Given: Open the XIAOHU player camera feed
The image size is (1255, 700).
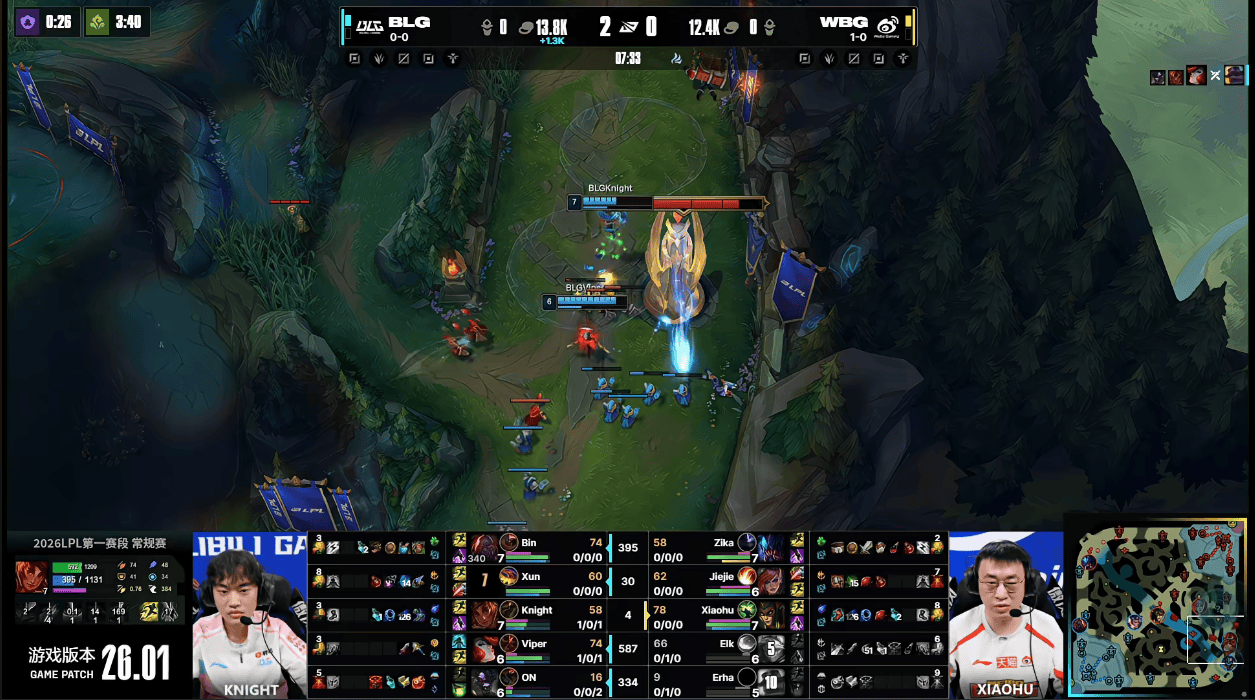Looking at the screenshot, I should point(1004,615).
